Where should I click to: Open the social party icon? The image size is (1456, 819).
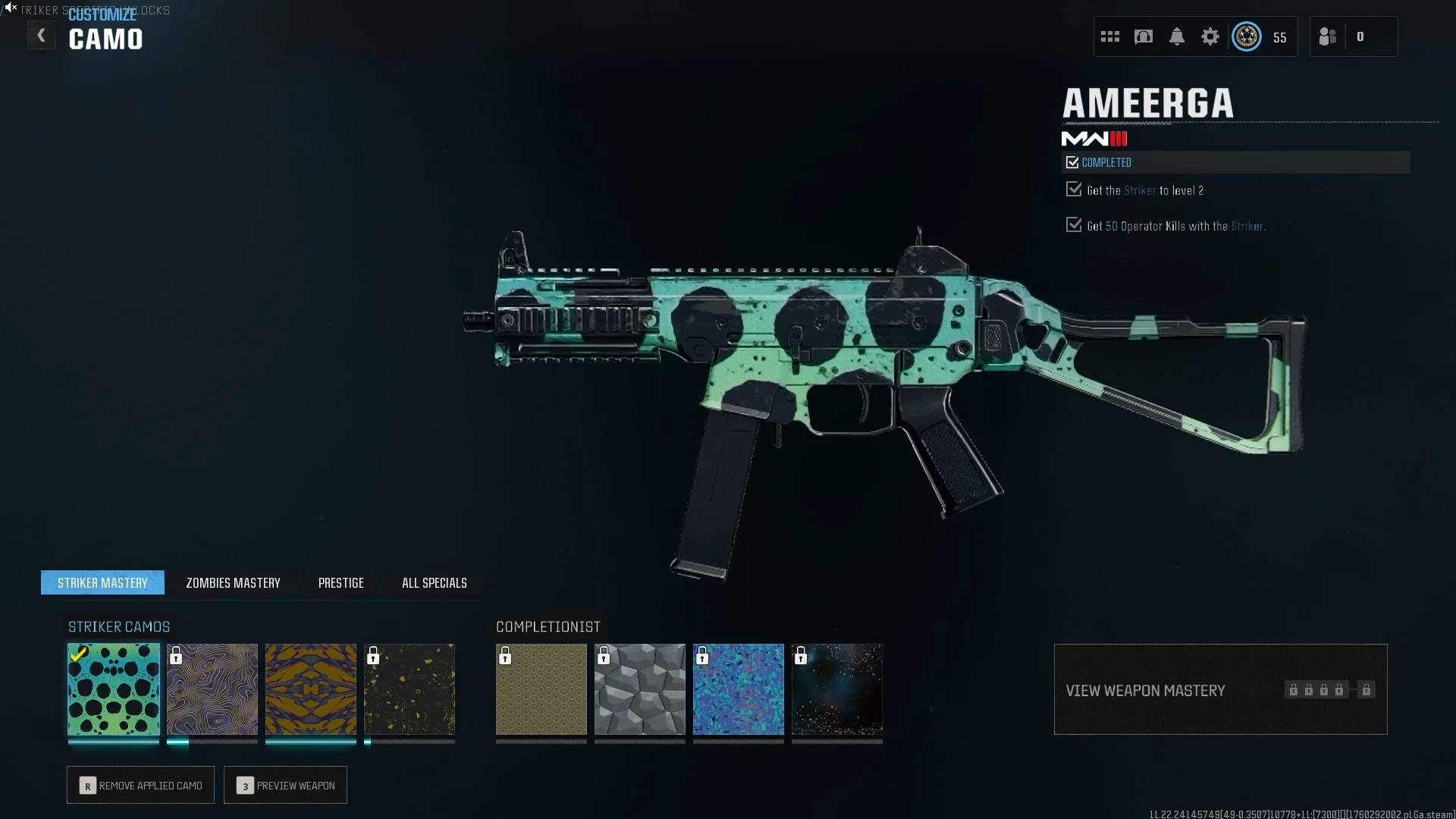[x=1328, y=36]
